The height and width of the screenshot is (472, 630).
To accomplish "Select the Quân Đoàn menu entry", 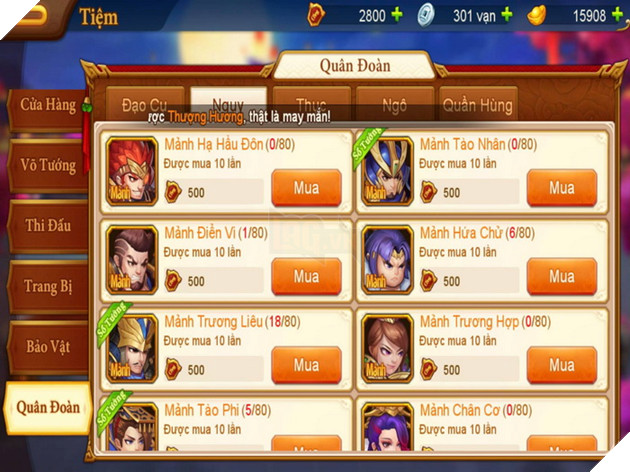I will pyautogui.click(x=47, y=407).
